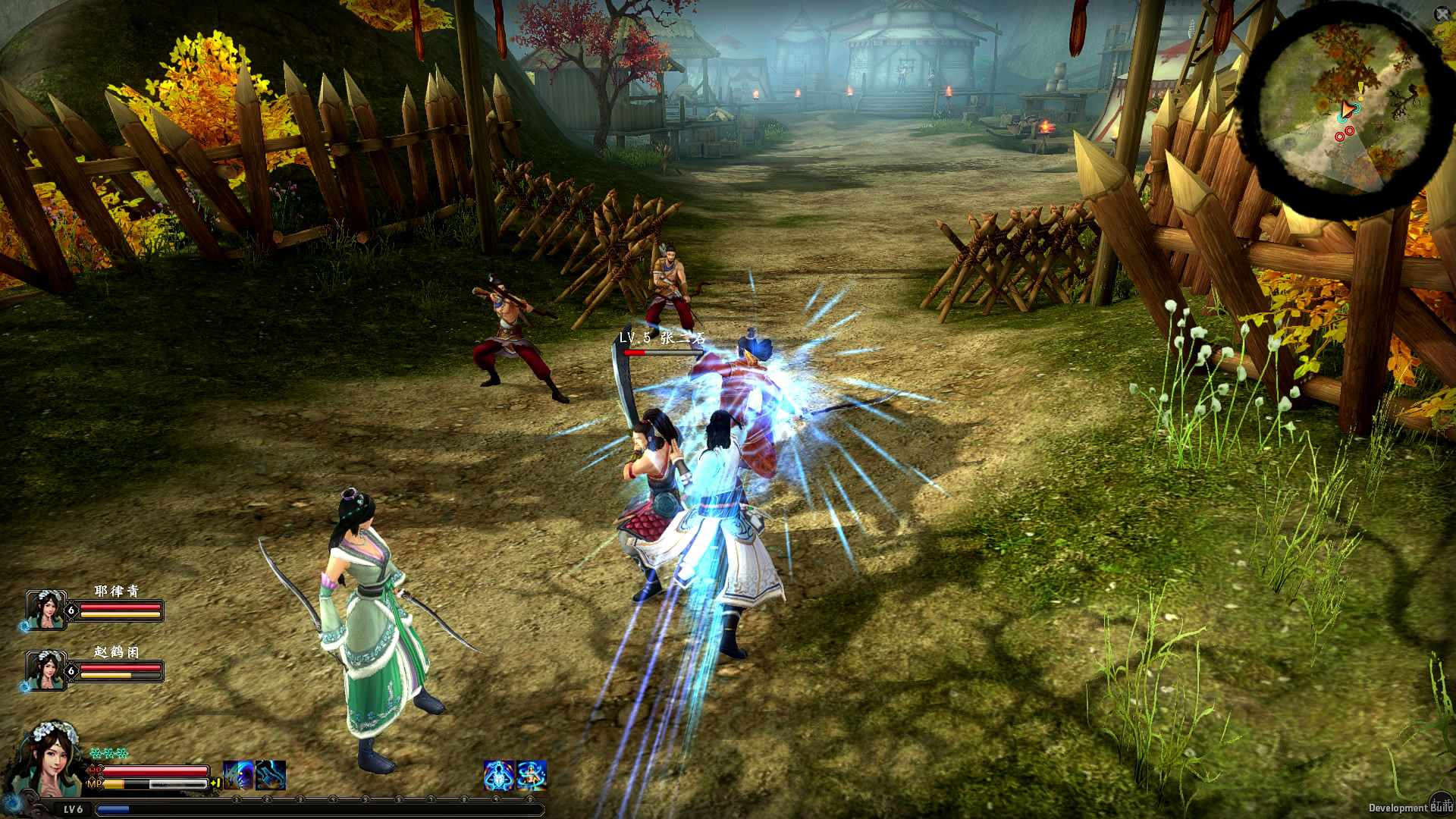The image size is (1456, 819).
Task: Close the minimap with the X button
Action: pos(1442,14)
